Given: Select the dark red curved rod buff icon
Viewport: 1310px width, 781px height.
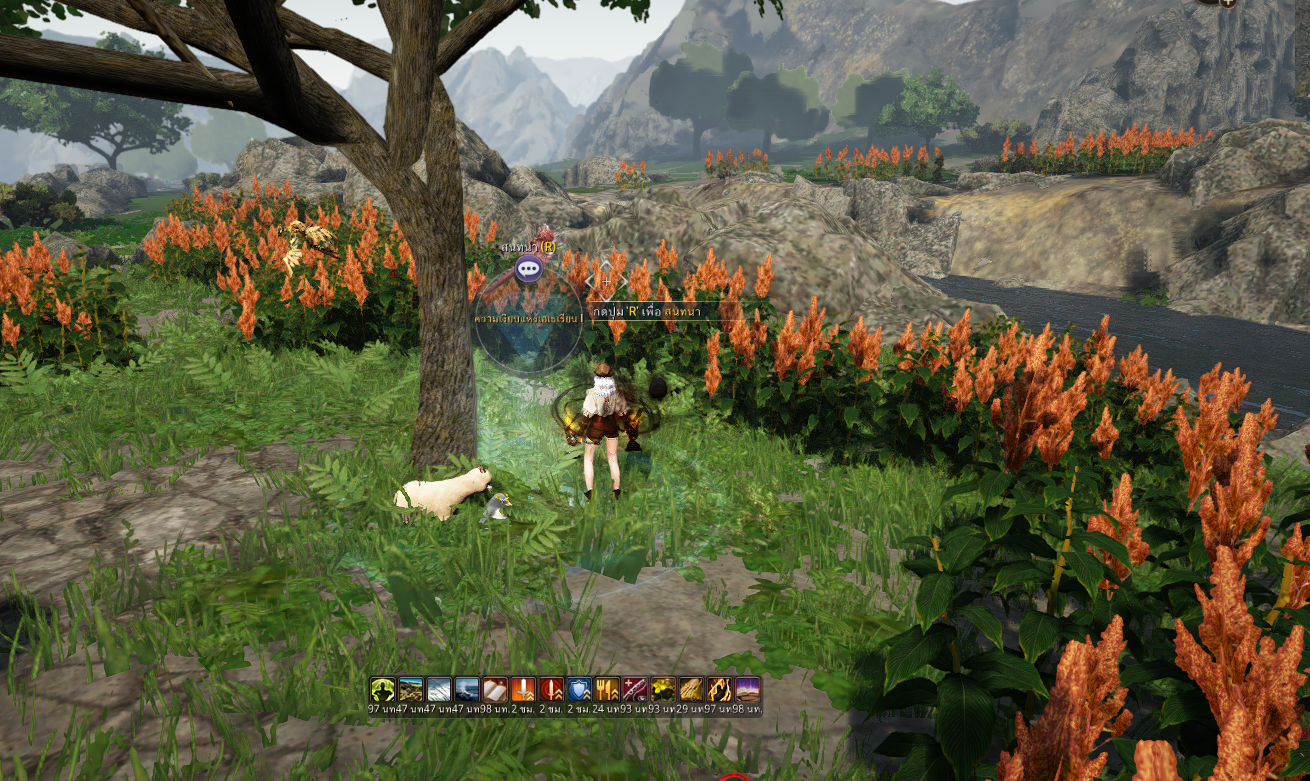Looking at the screenshot, I should [635, 689].
